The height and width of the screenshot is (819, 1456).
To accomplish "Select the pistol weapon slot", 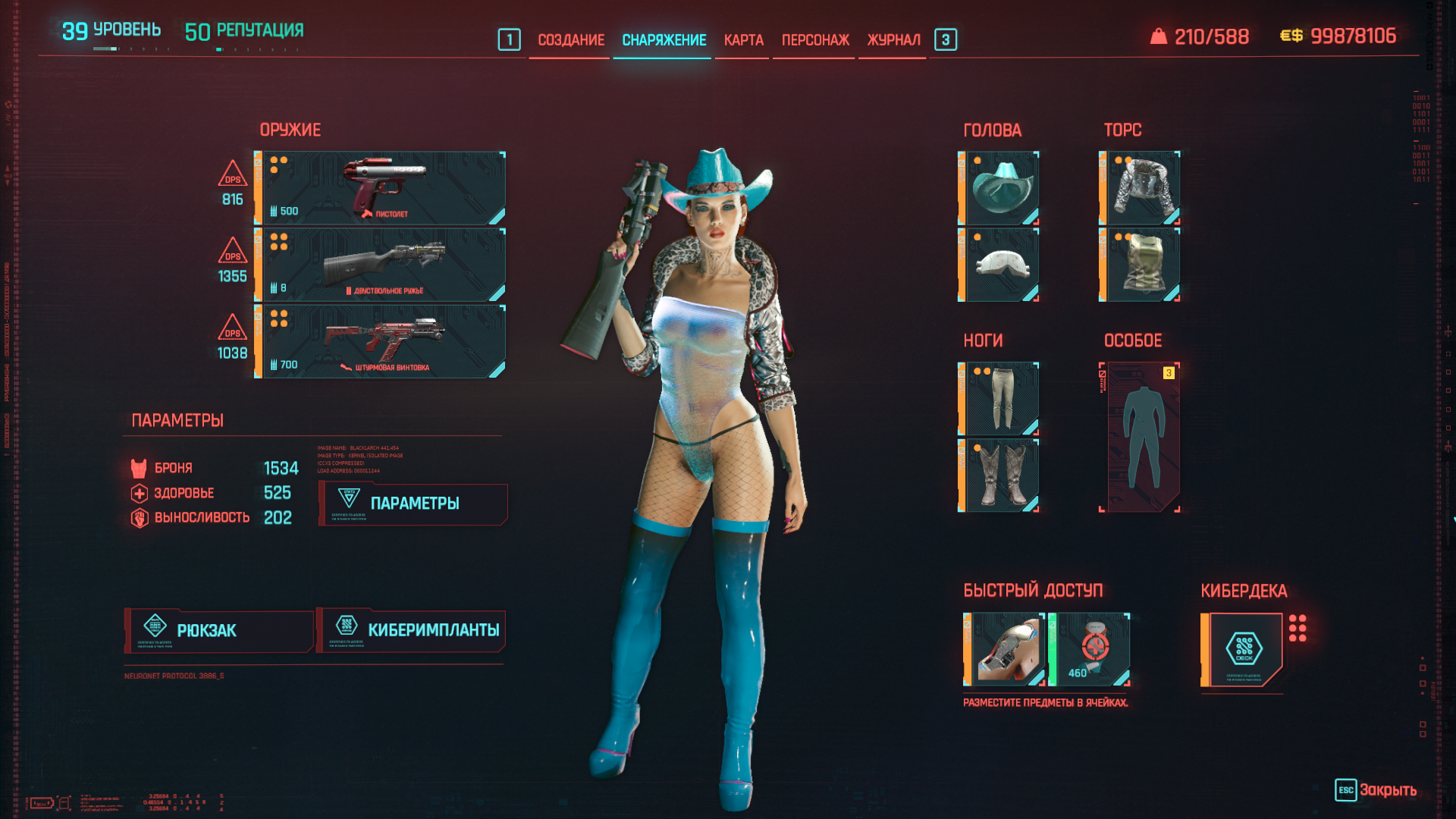I will point(381,188).
